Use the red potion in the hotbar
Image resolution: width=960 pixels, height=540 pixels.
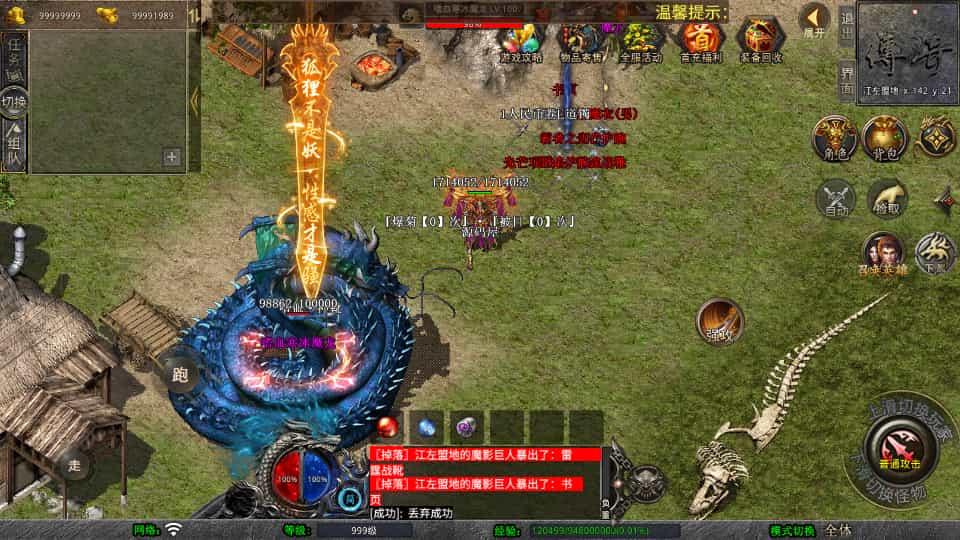tap(388, 426)
